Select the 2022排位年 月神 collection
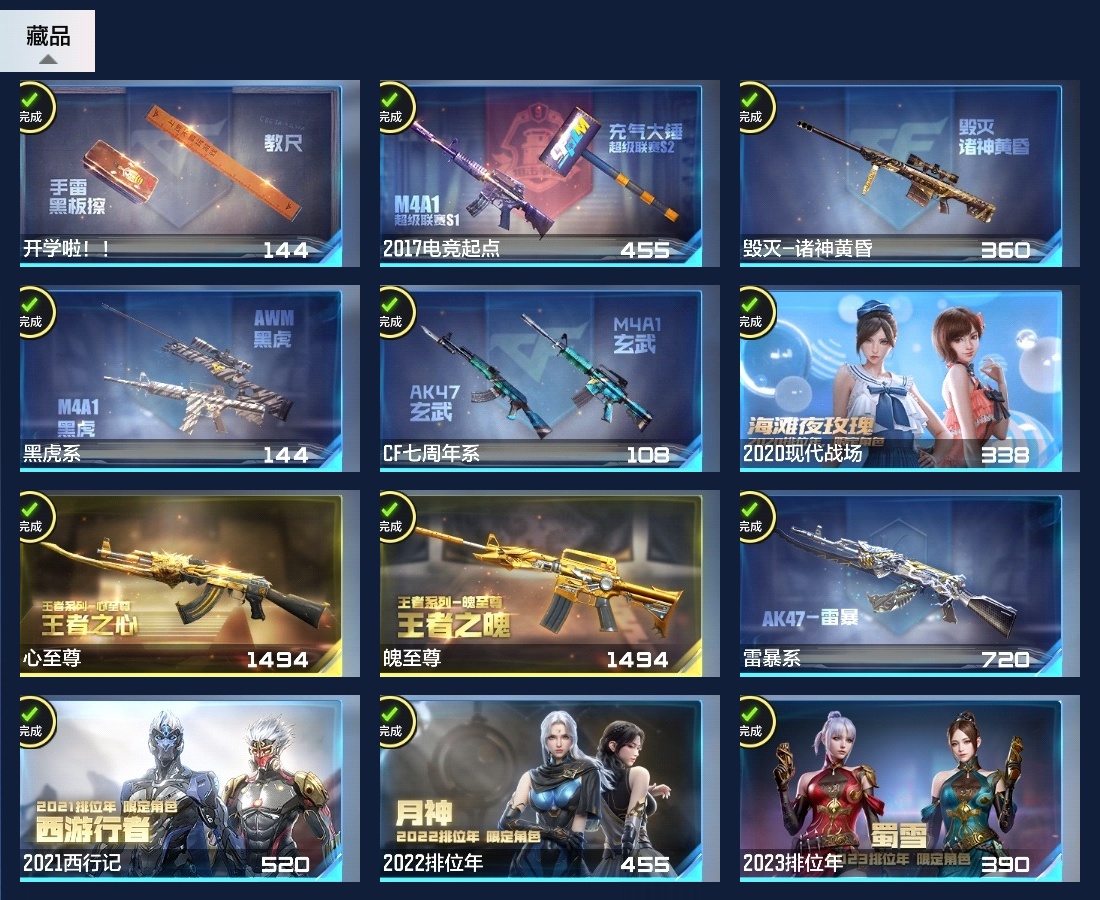The height and width of the screenshot is (900, 1100). pyautogui.click(x=540, y=790)
